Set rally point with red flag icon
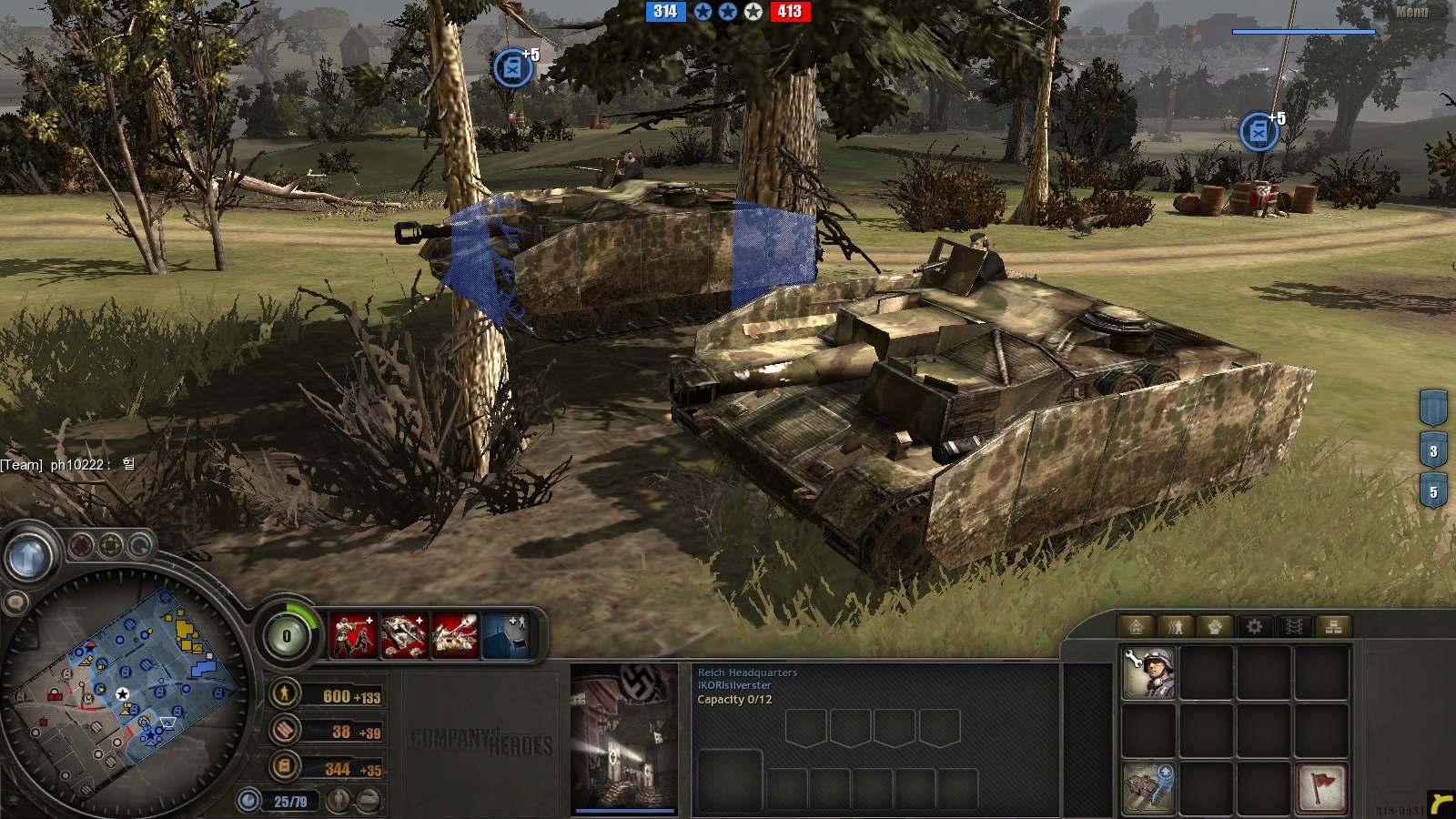The image size is (1456, 819). click(1321, 787)
